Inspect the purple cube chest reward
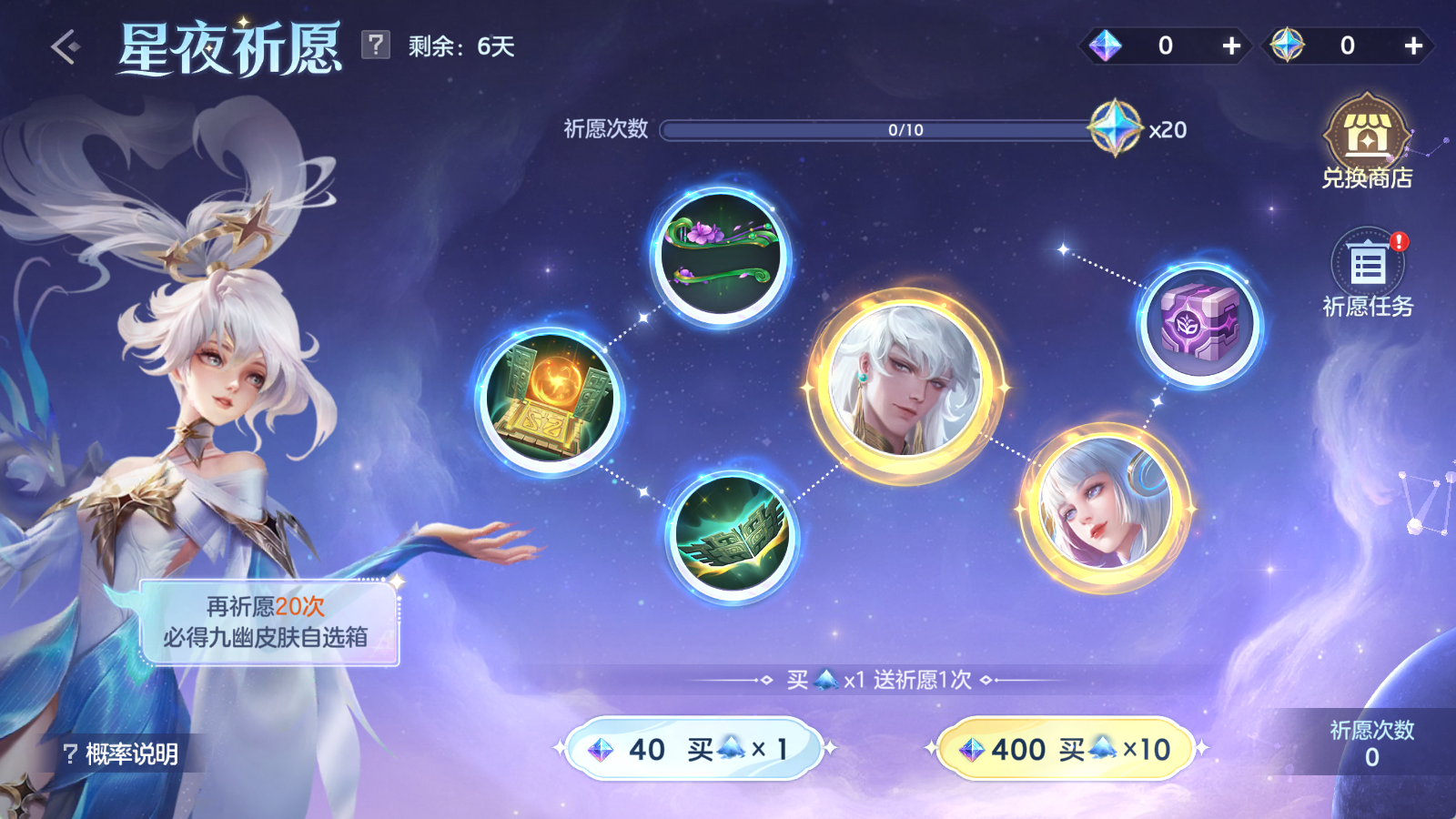This screenshot has height=819, width=1456. (1200, 324)
